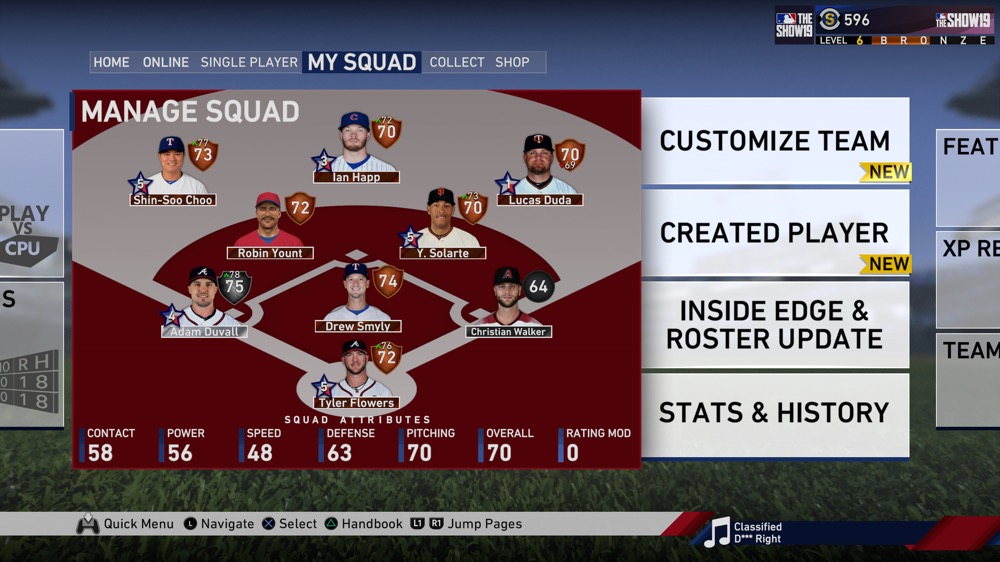This screenshot has height=562, width=1000.
Task: Open the Collect tab
Action: pyautogui.click(x=457, y=62)
